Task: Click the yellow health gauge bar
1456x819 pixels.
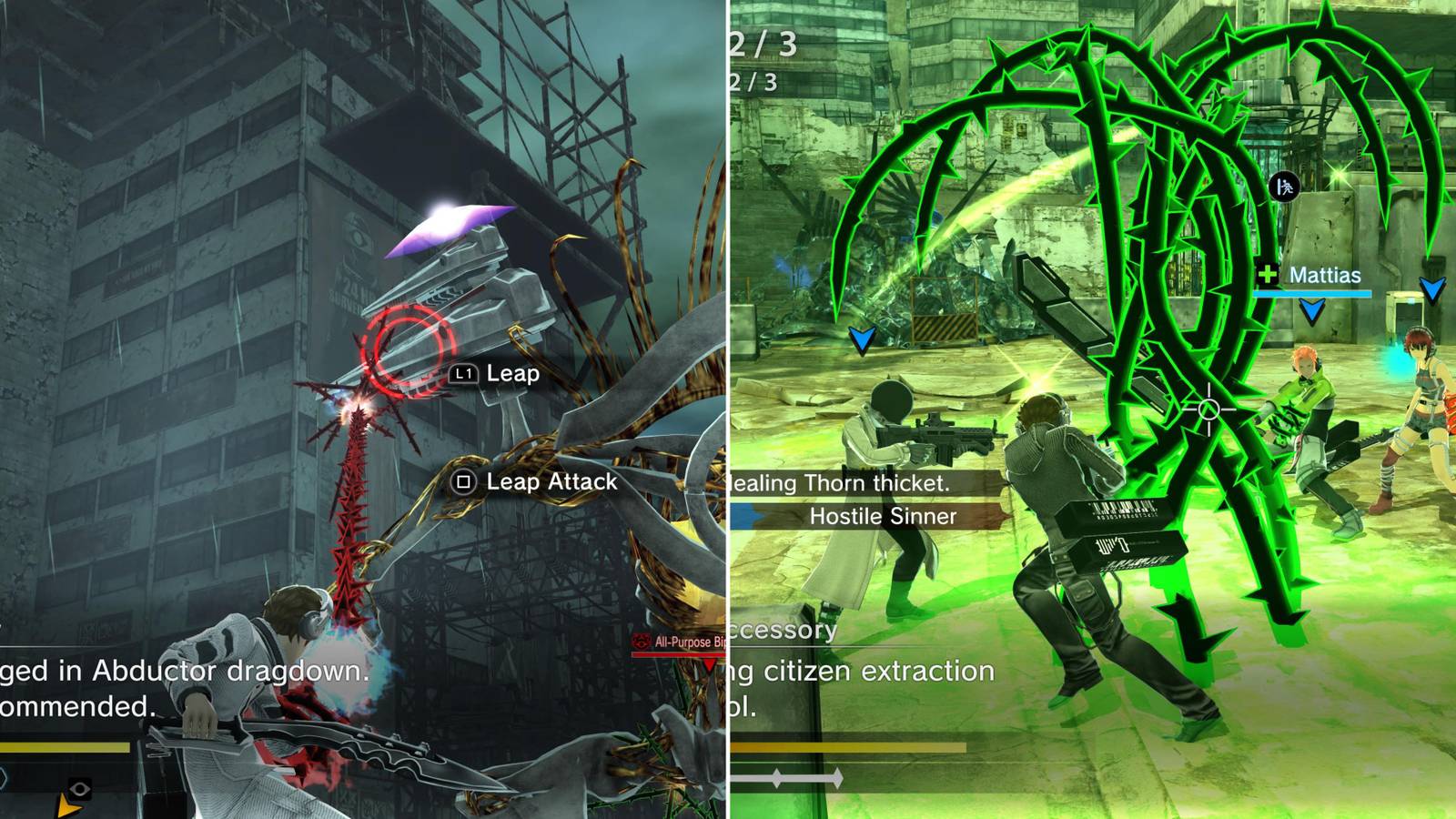Action: point(64,746)
